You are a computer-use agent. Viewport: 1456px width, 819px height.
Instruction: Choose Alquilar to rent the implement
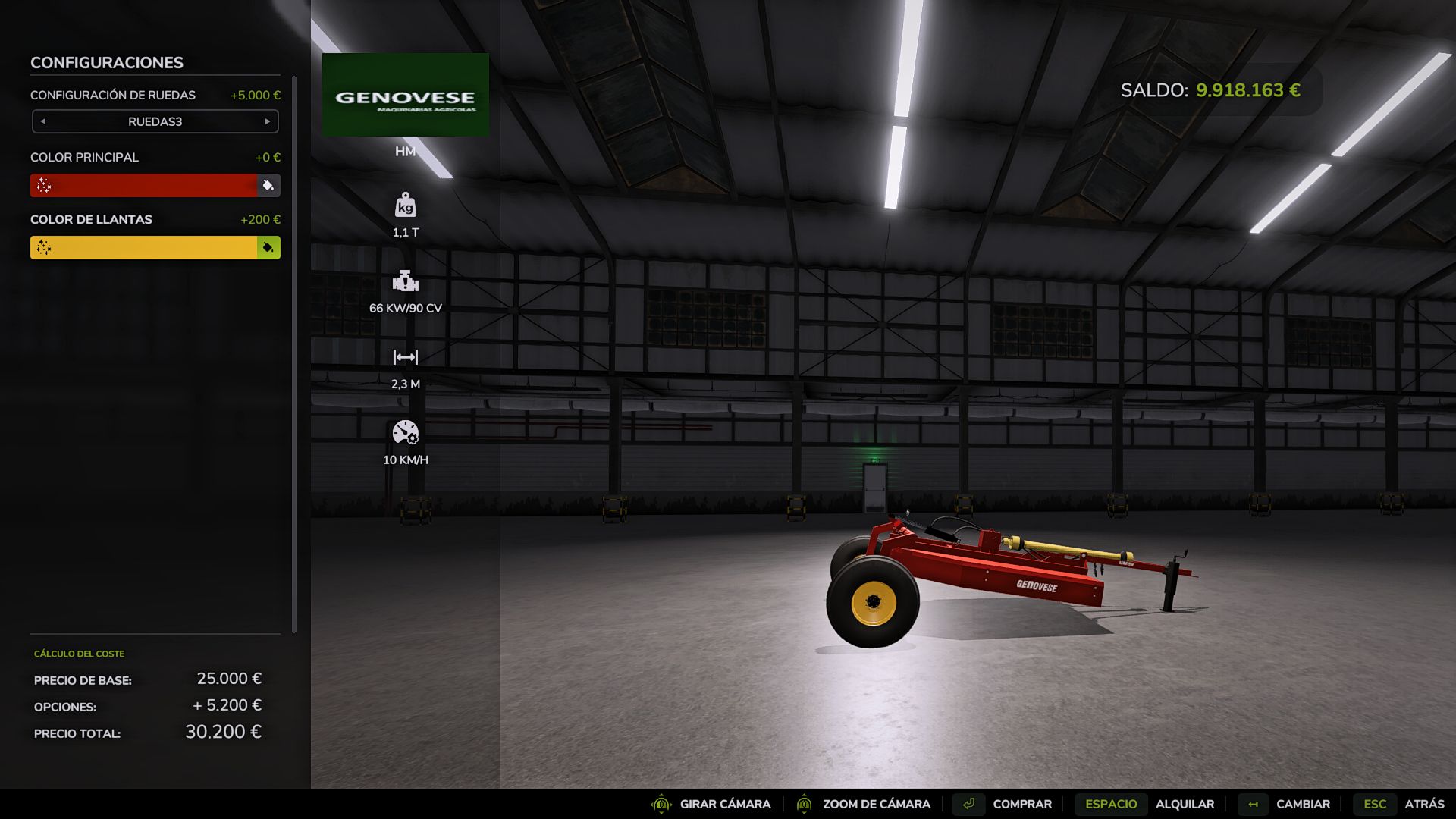(1184, 804)
